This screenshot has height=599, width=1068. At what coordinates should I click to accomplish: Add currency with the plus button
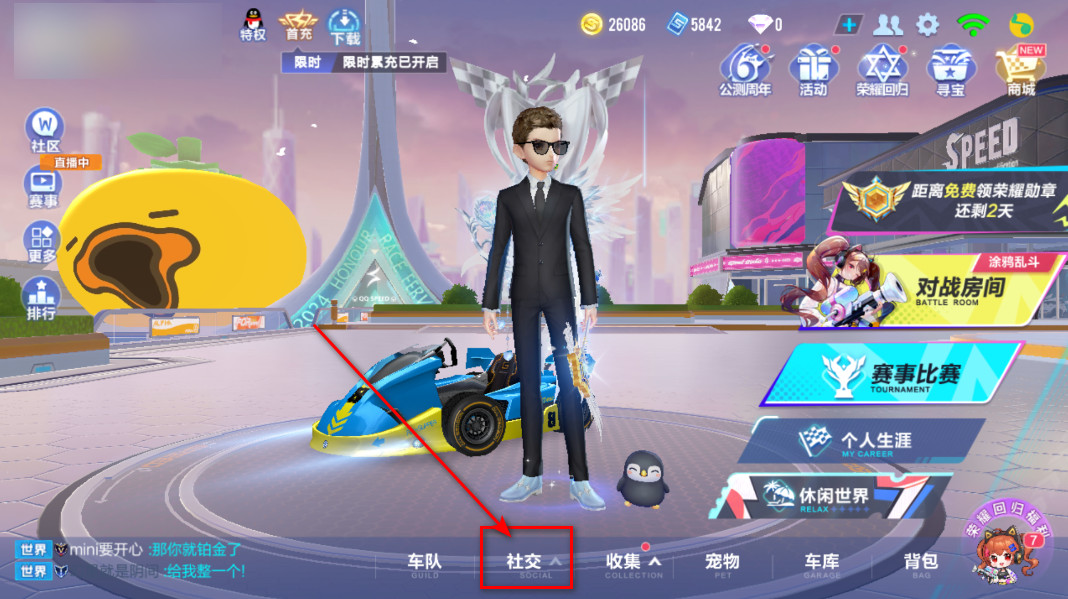[848, 24]
